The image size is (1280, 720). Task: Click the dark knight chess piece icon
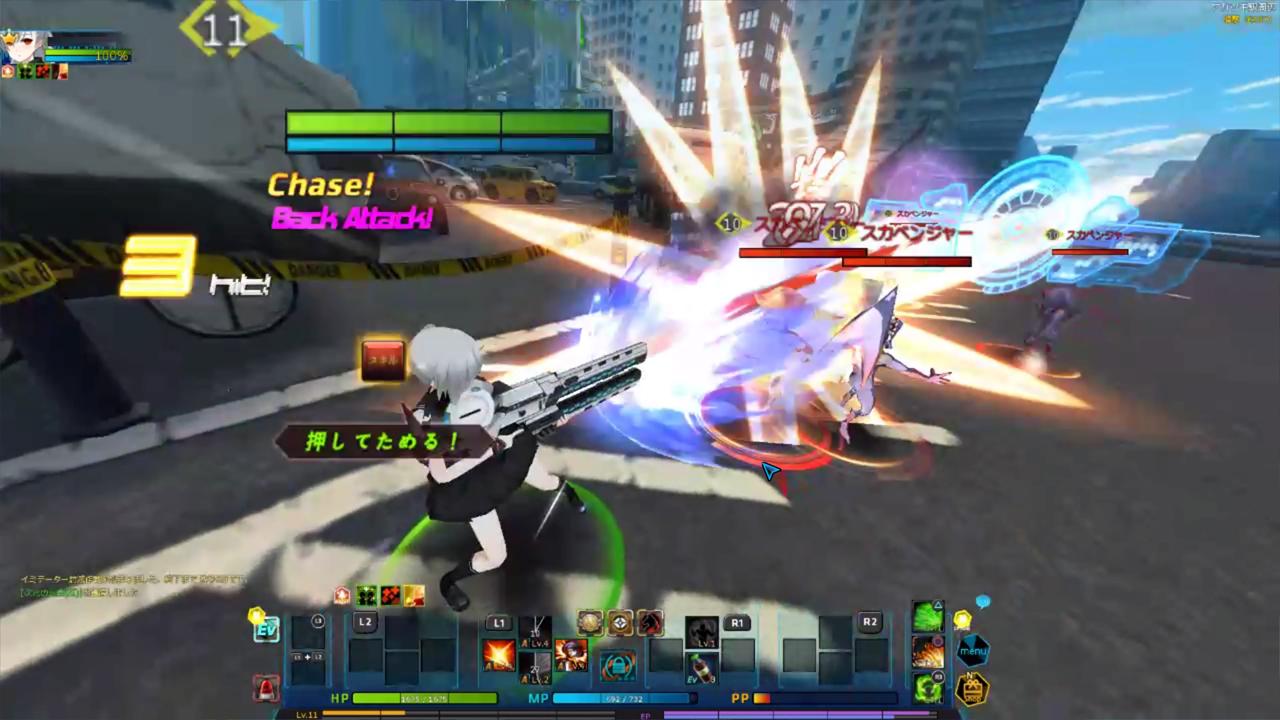pos(649,624)
